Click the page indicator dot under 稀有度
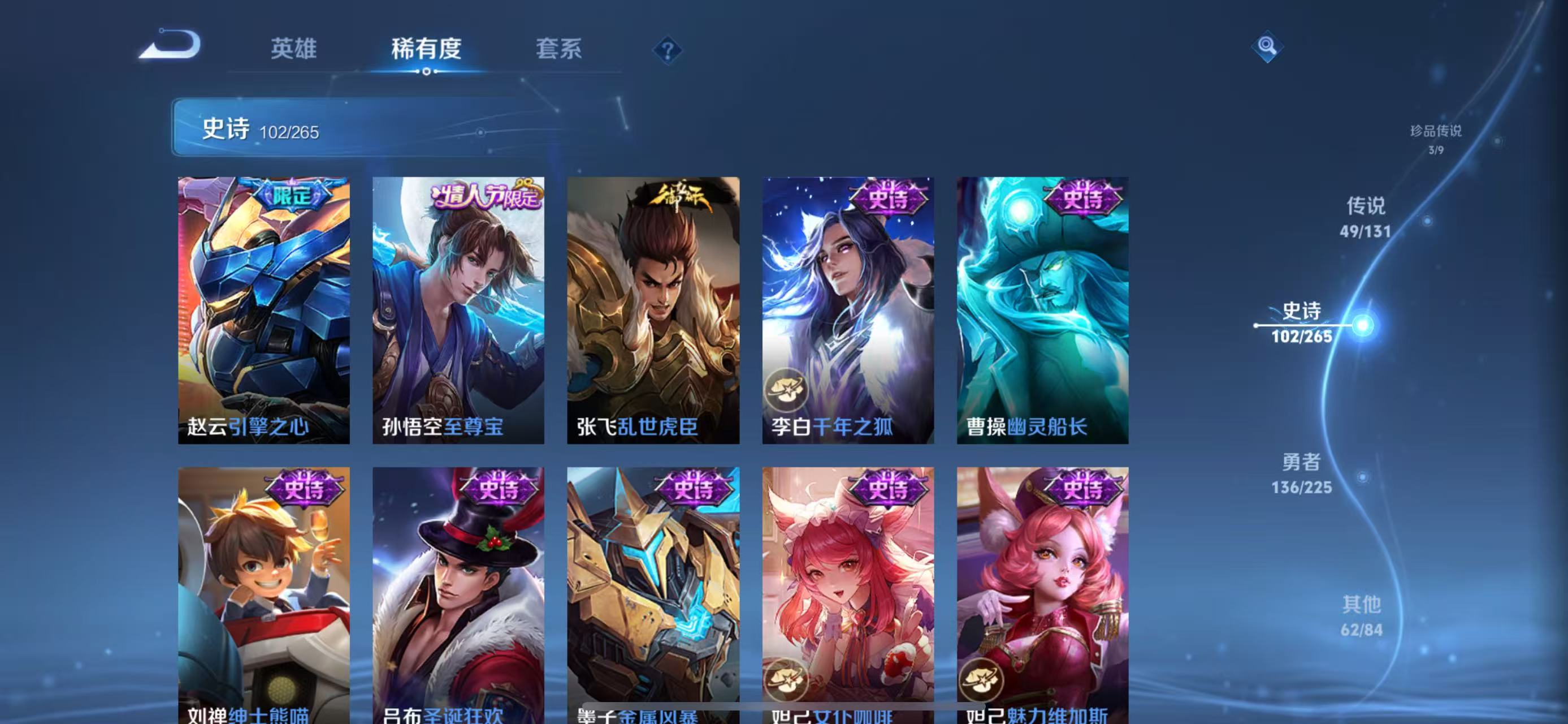This screenshot has width=1568, height=724. (x=427, y=72)
